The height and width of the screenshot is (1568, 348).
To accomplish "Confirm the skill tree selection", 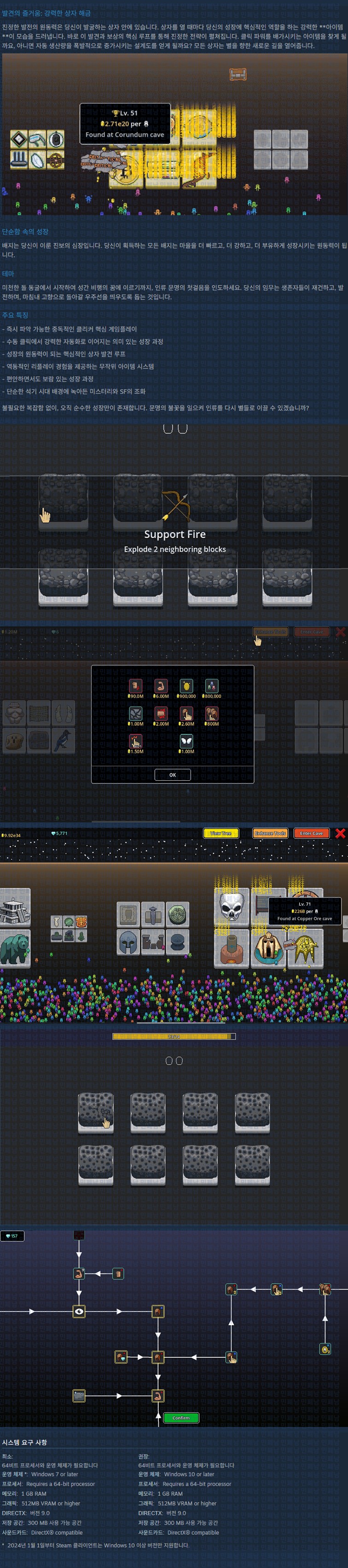I will pyautogui.click(x=181, y=1417).
